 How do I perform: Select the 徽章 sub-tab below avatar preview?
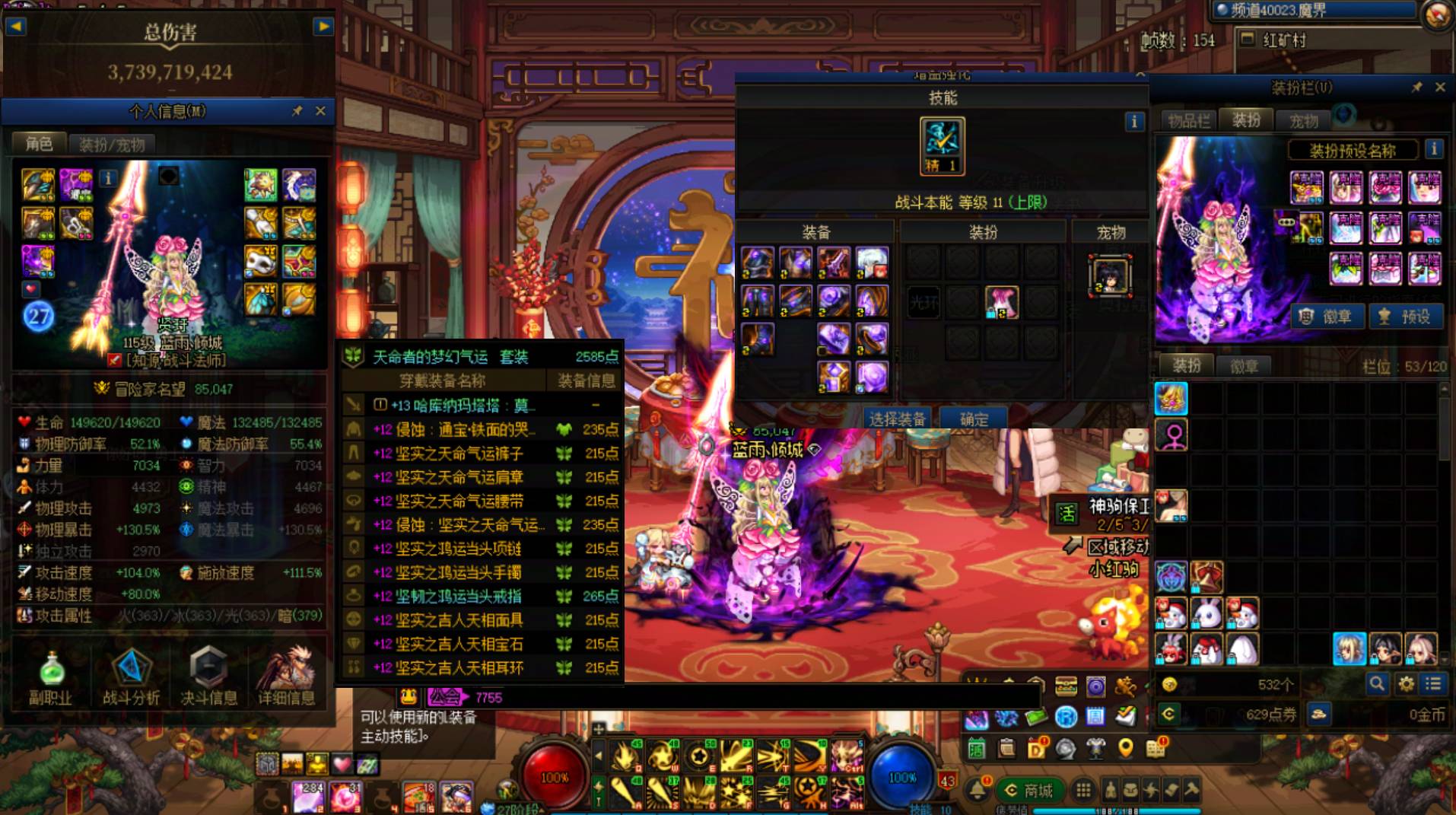point(1244,367)
